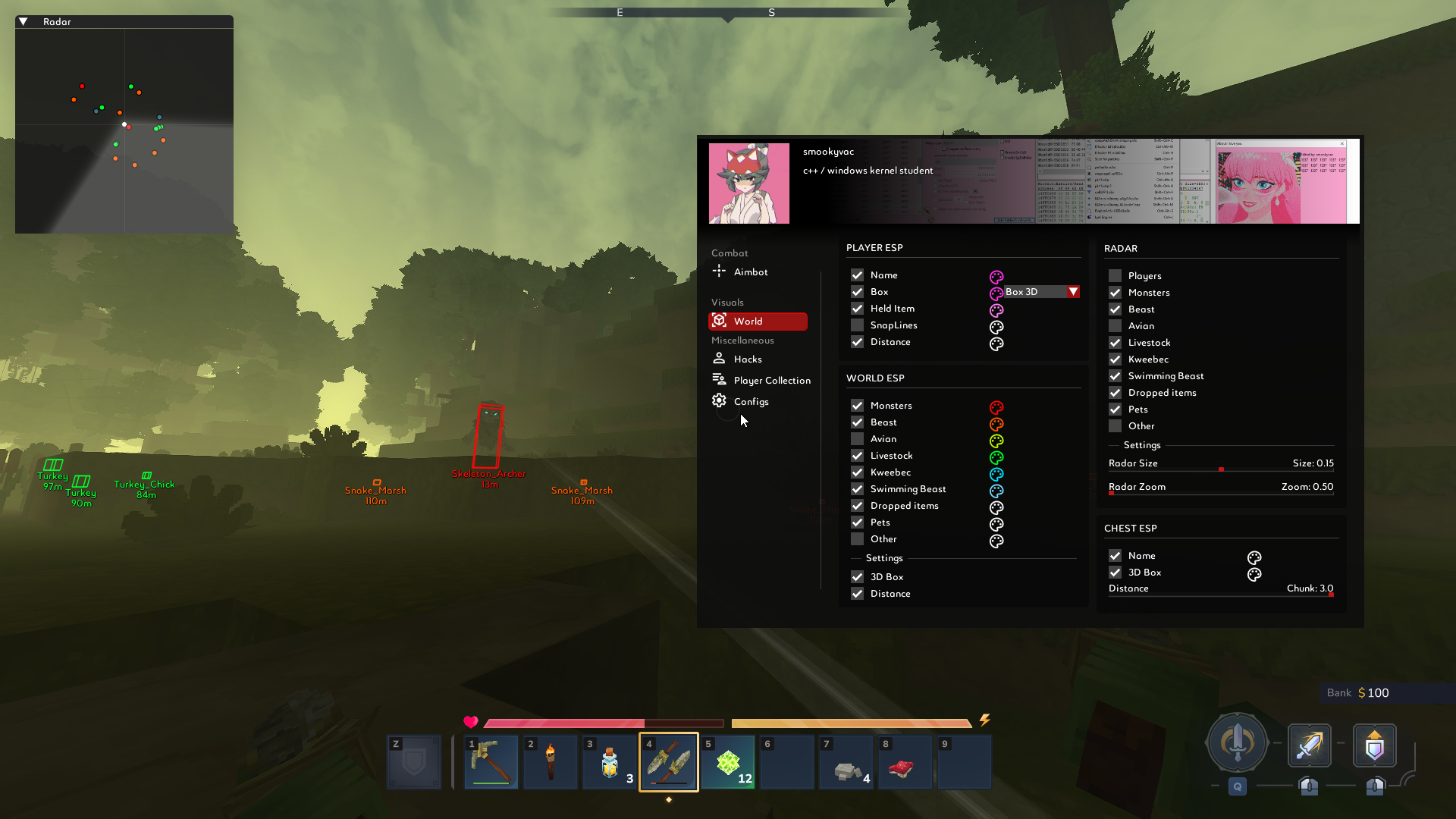Viewport: 1456px width, 819px height.
Task: Open the Aimbot section
Action: 750,272
